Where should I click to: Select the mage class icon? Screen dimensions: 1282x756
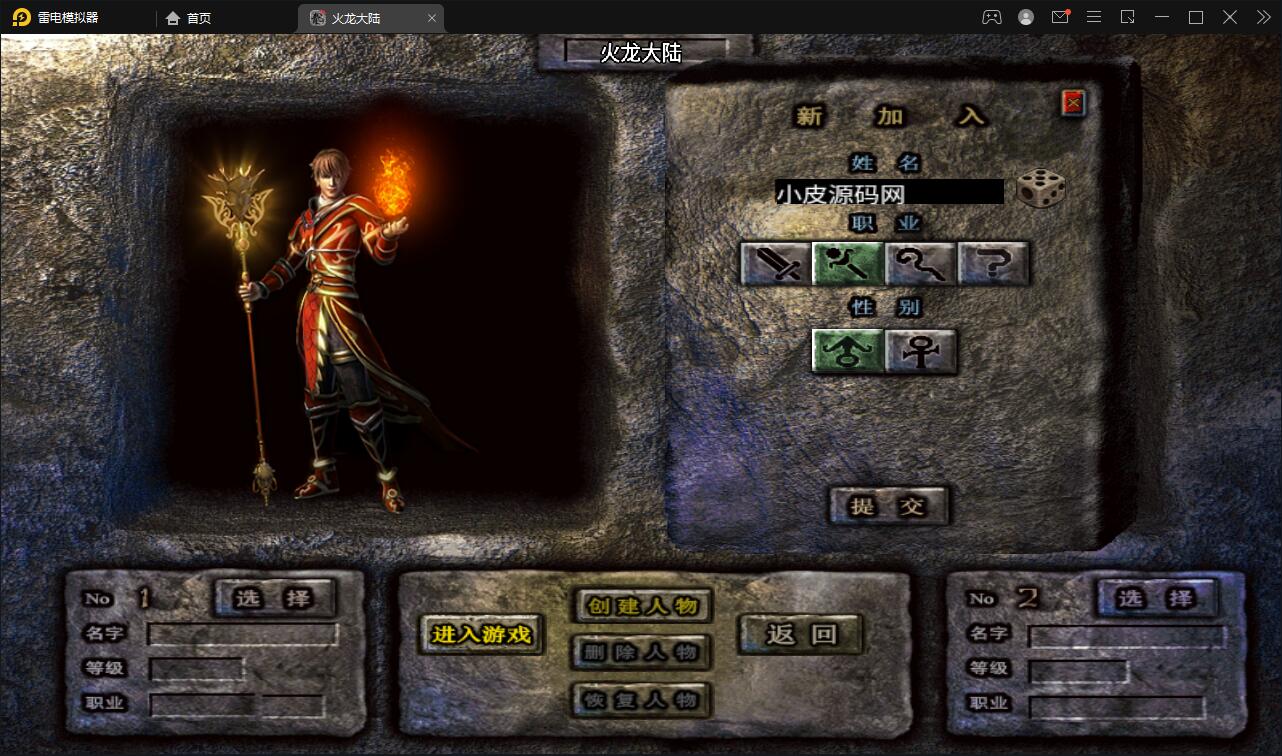coord(848,264)
